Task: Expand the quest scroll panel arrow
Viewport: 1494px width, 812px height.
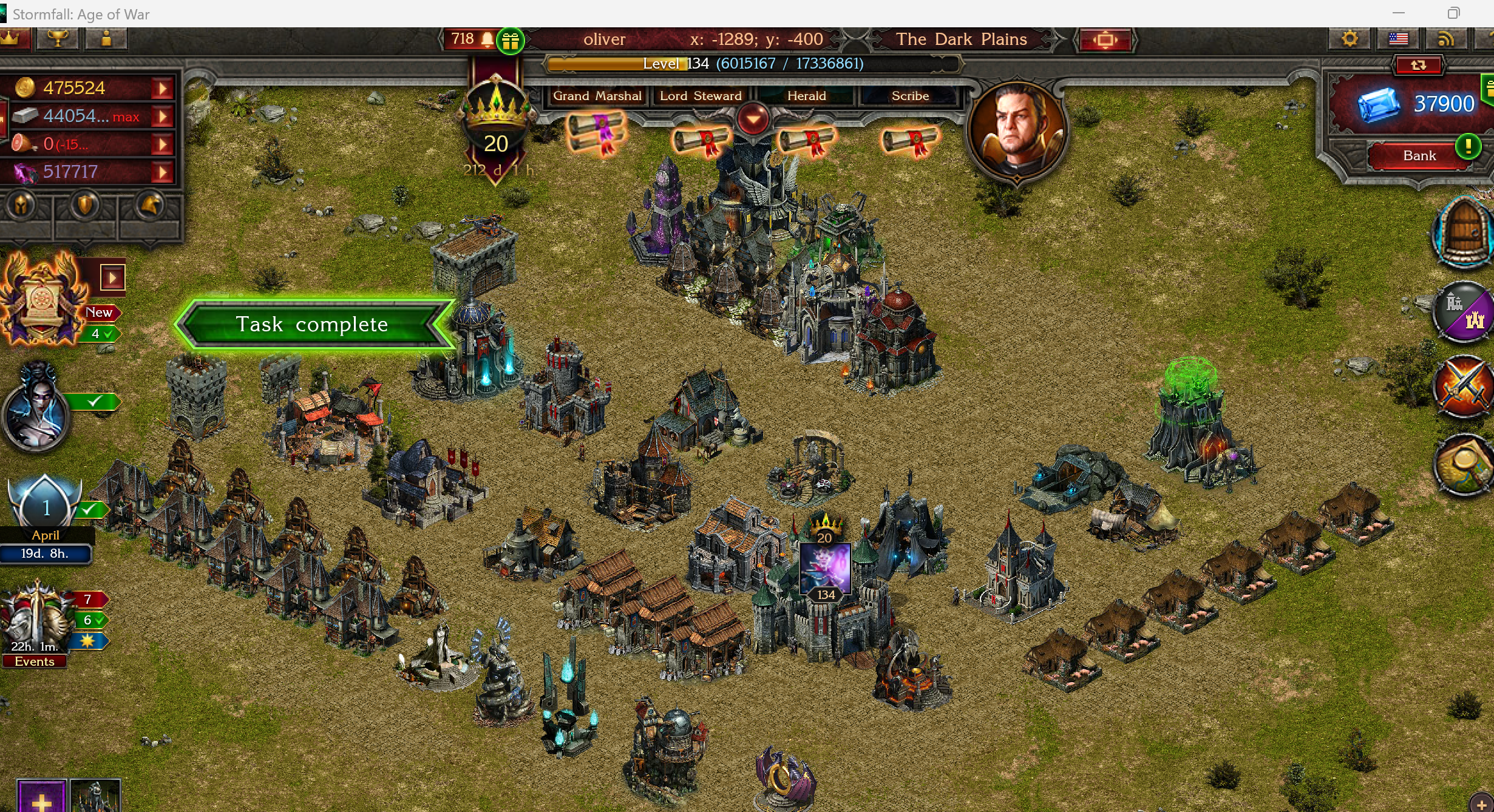Action: click(112, 278)
